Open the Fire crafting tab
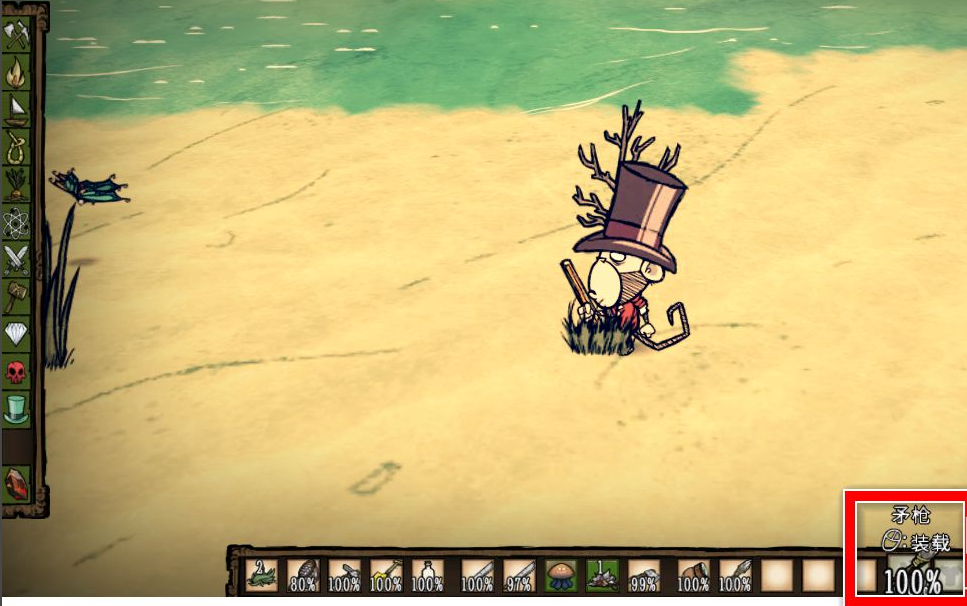Image resolution: width=967 pixels, height=606 pixels. 17,73
